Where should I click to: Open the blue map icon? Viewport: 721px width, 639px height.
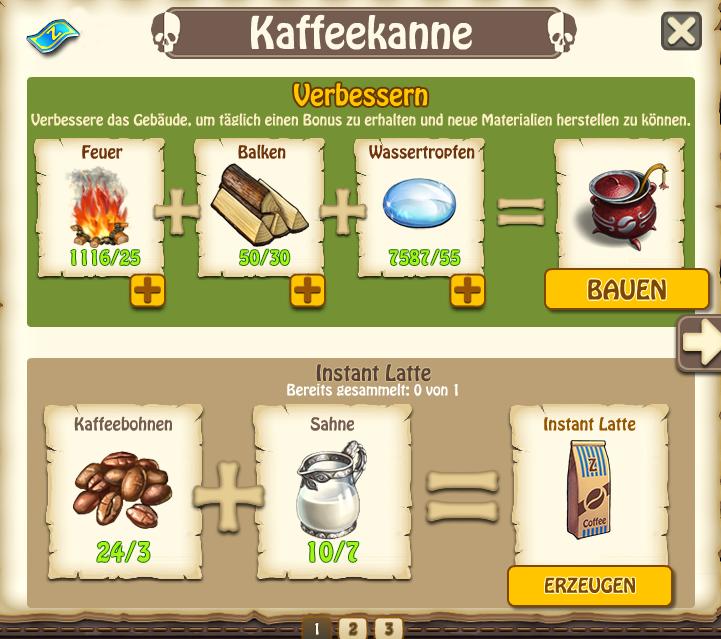52,37
